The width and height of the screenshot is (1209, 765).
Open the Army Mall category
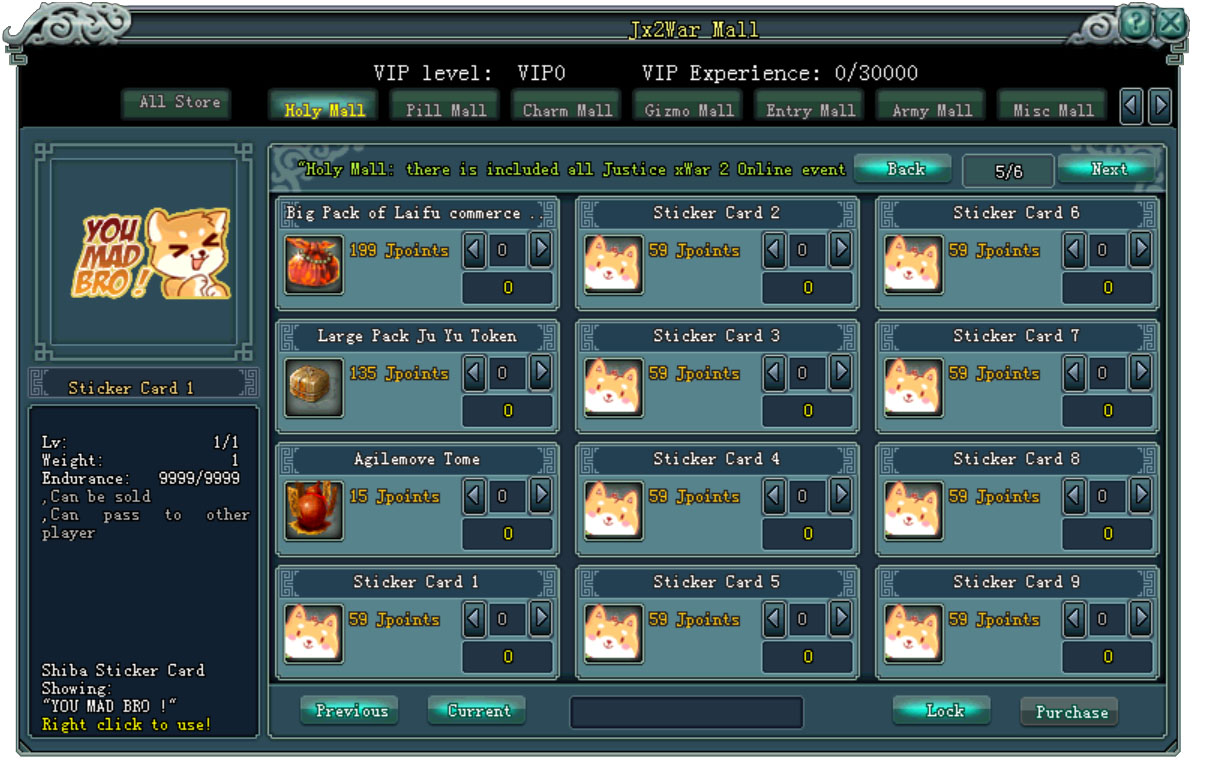point(932,110)
